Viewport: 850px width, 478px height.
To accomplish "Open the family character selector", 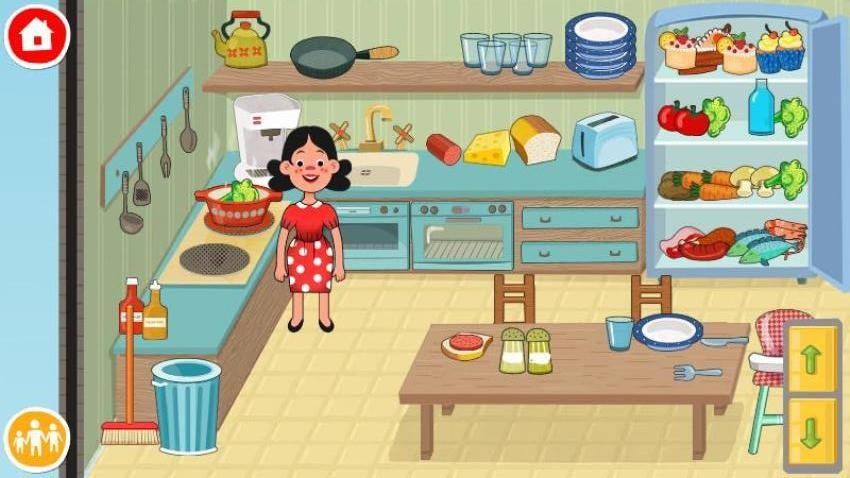I will (37, 439).
